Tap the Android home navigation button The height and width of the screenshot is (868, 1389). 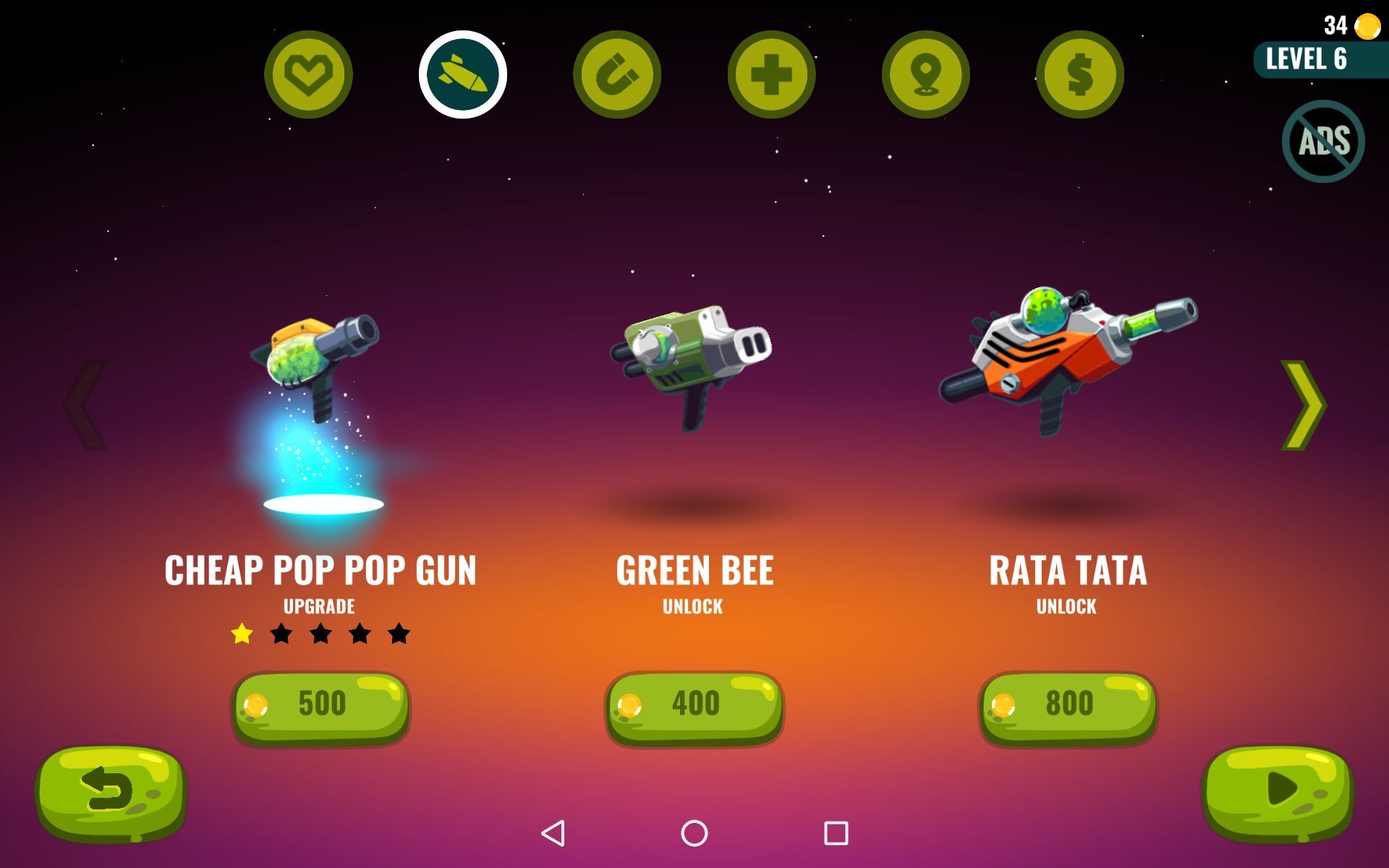[694, 833]
